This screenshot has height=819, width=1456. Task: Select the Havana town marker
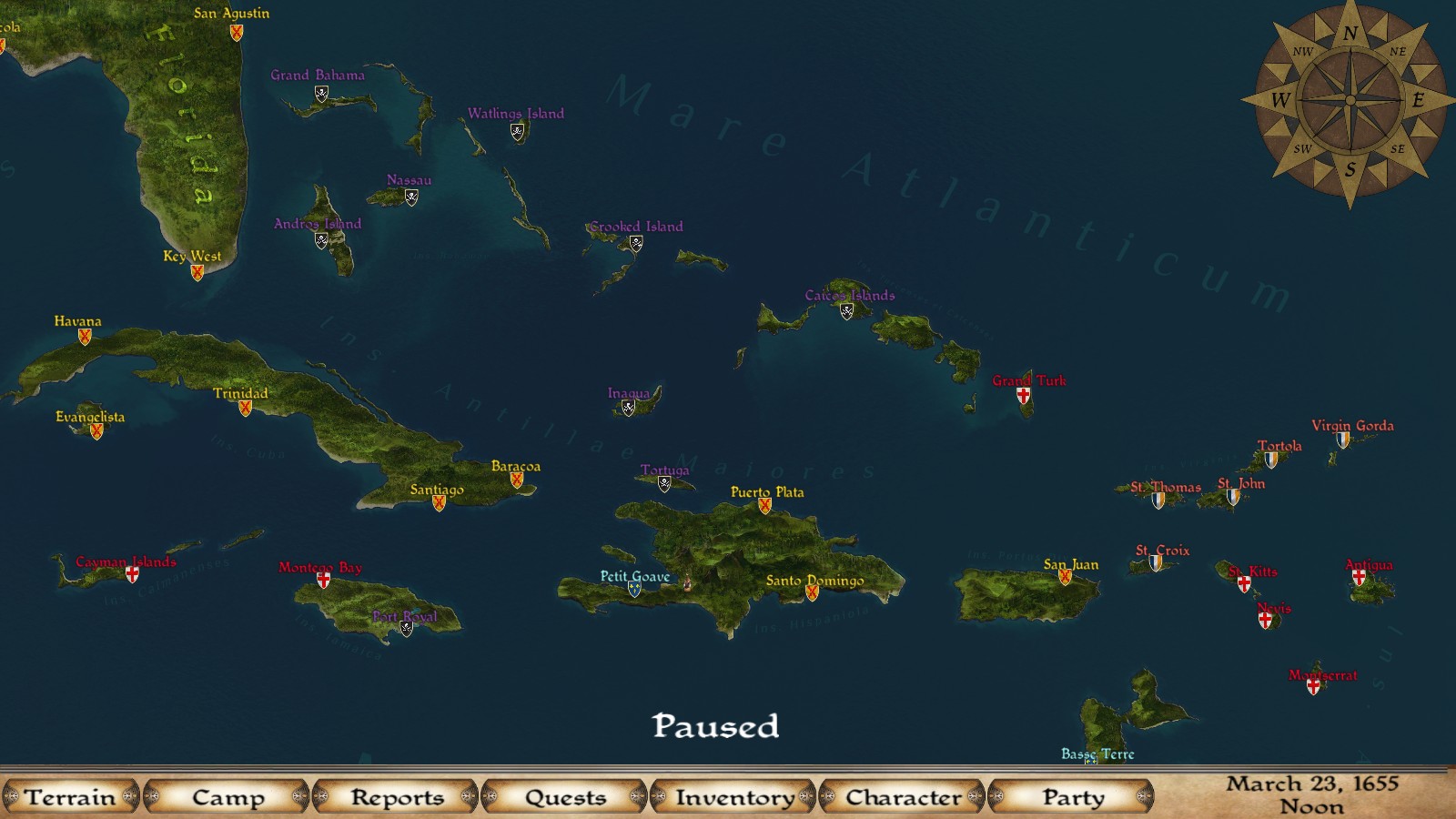[x=85, y=337]
